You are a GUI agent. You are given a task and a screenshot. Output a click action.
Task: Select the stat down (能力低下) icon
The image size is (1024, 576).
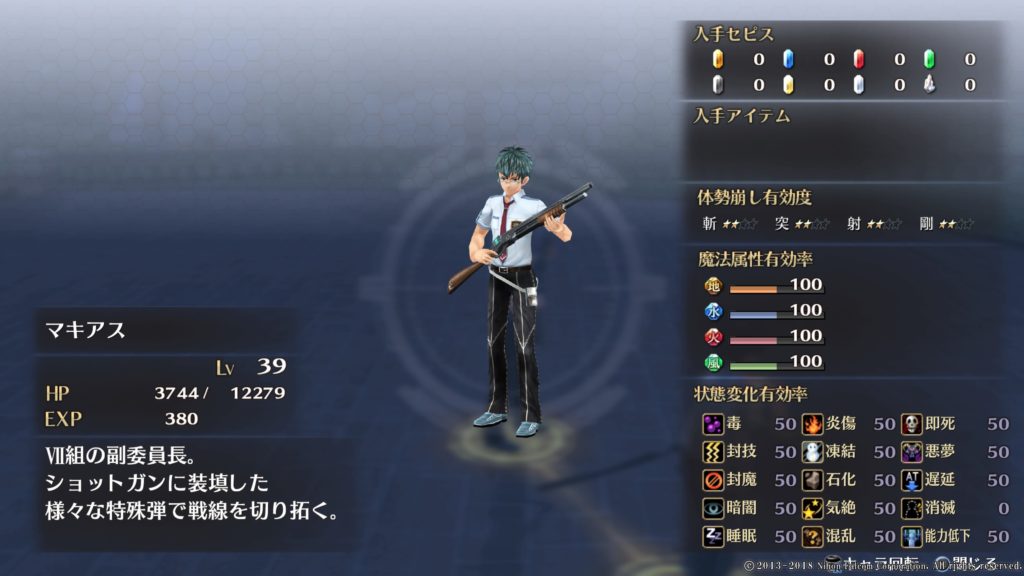(x=911, y=536)
